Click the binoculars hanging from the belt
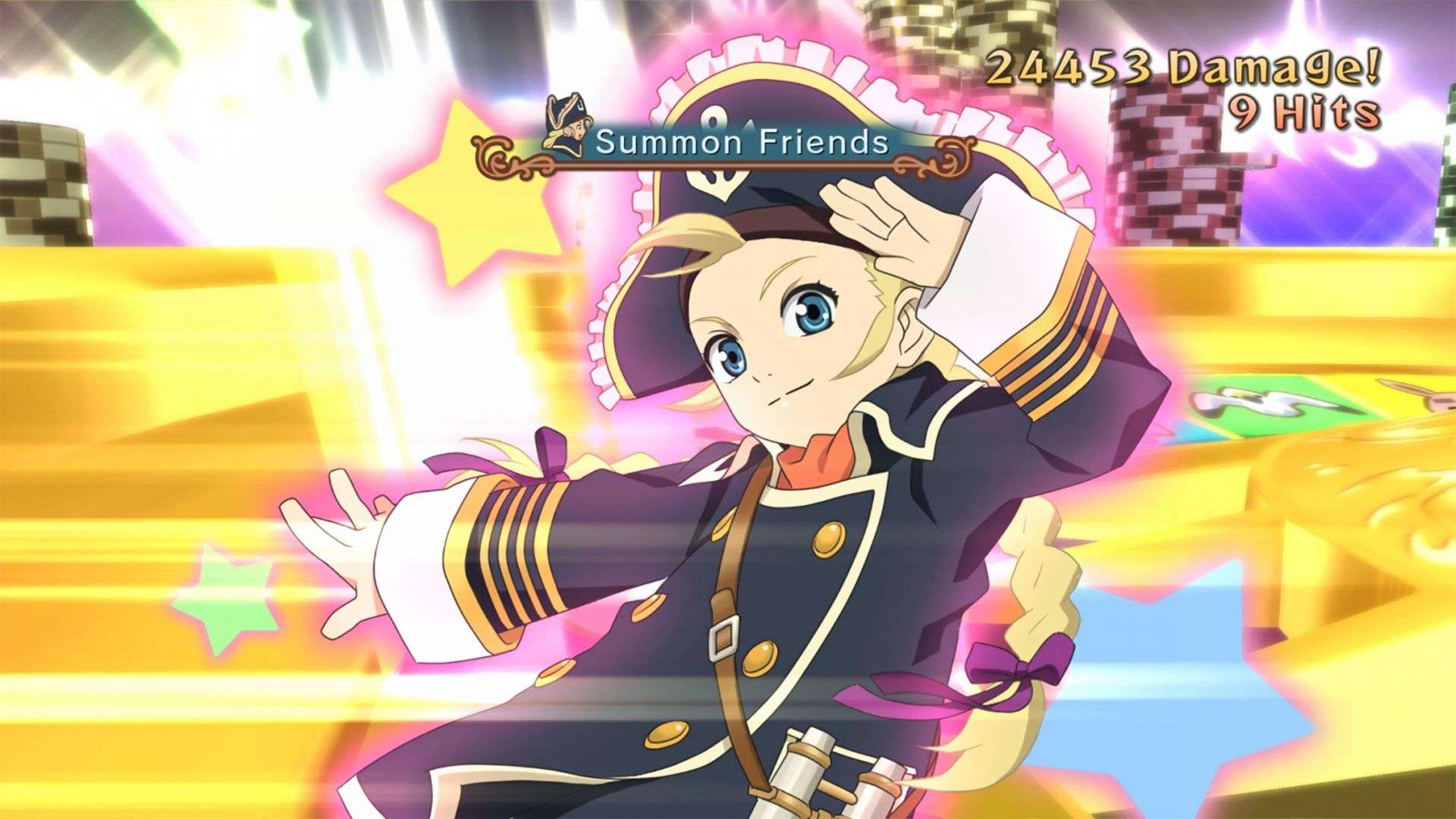Image resolution: width=1456 pixels, height=819 pixels. tap(823, 766)
